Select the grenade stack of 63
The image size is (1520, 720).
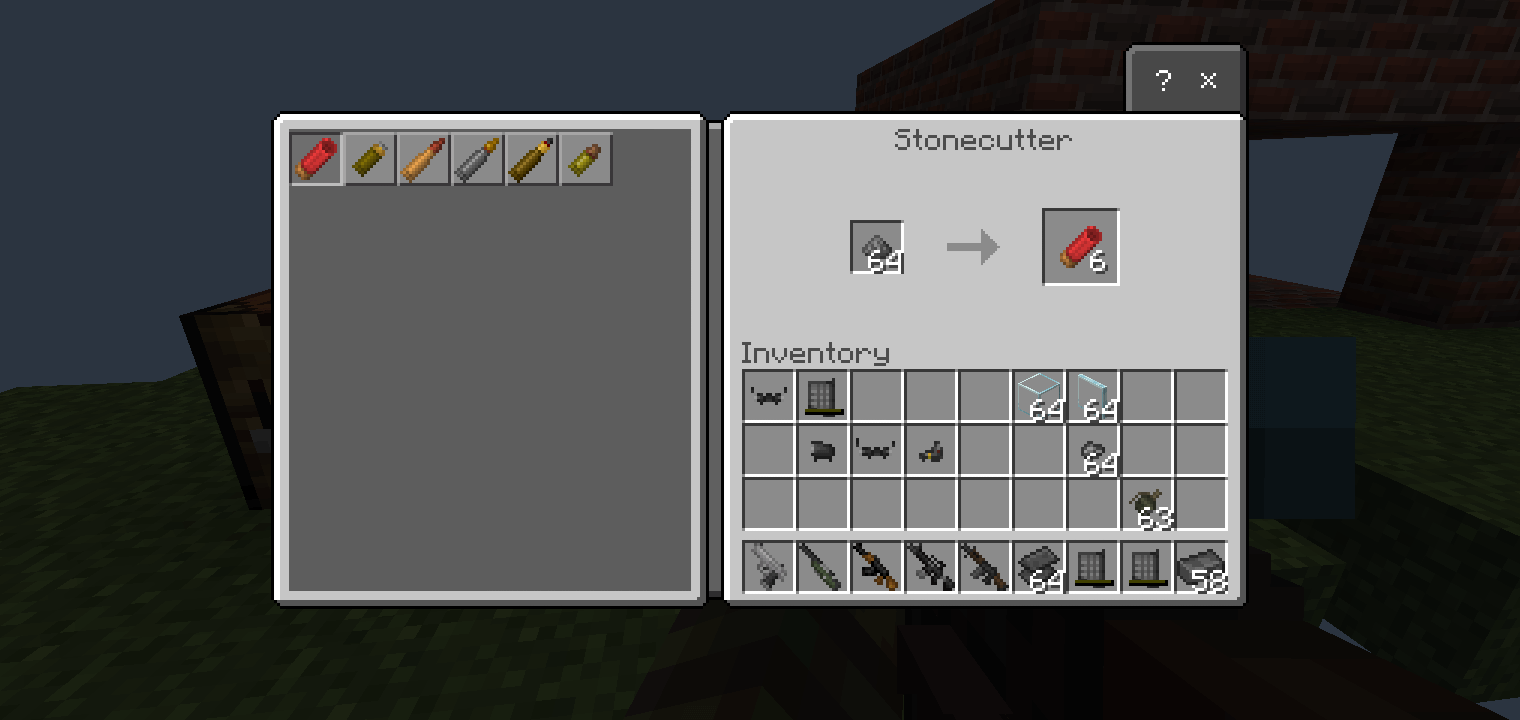(1147, 504)
